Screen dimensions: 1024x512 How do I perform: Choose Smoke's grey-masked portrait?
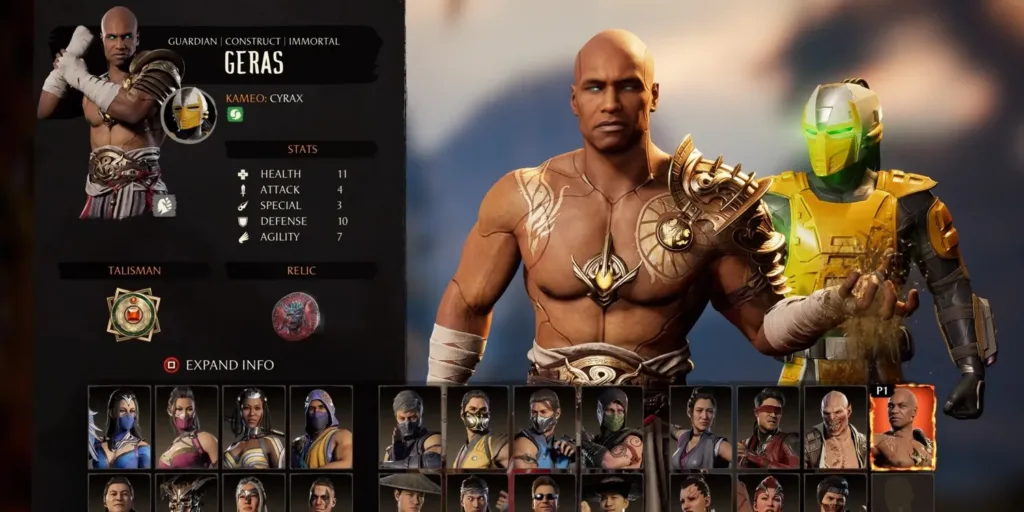coord(410,427)
